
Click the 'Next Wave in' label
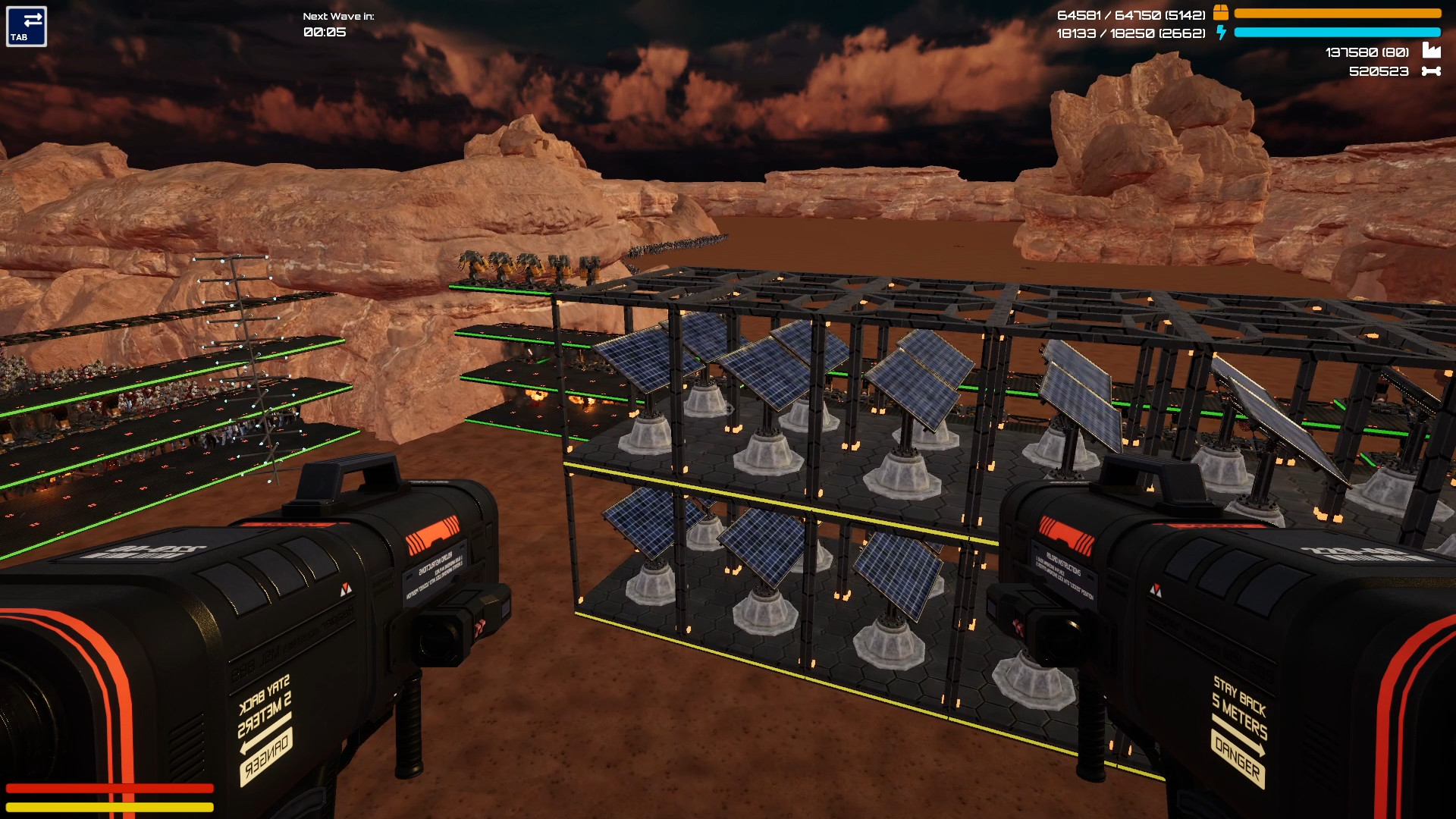click(338, 14)
